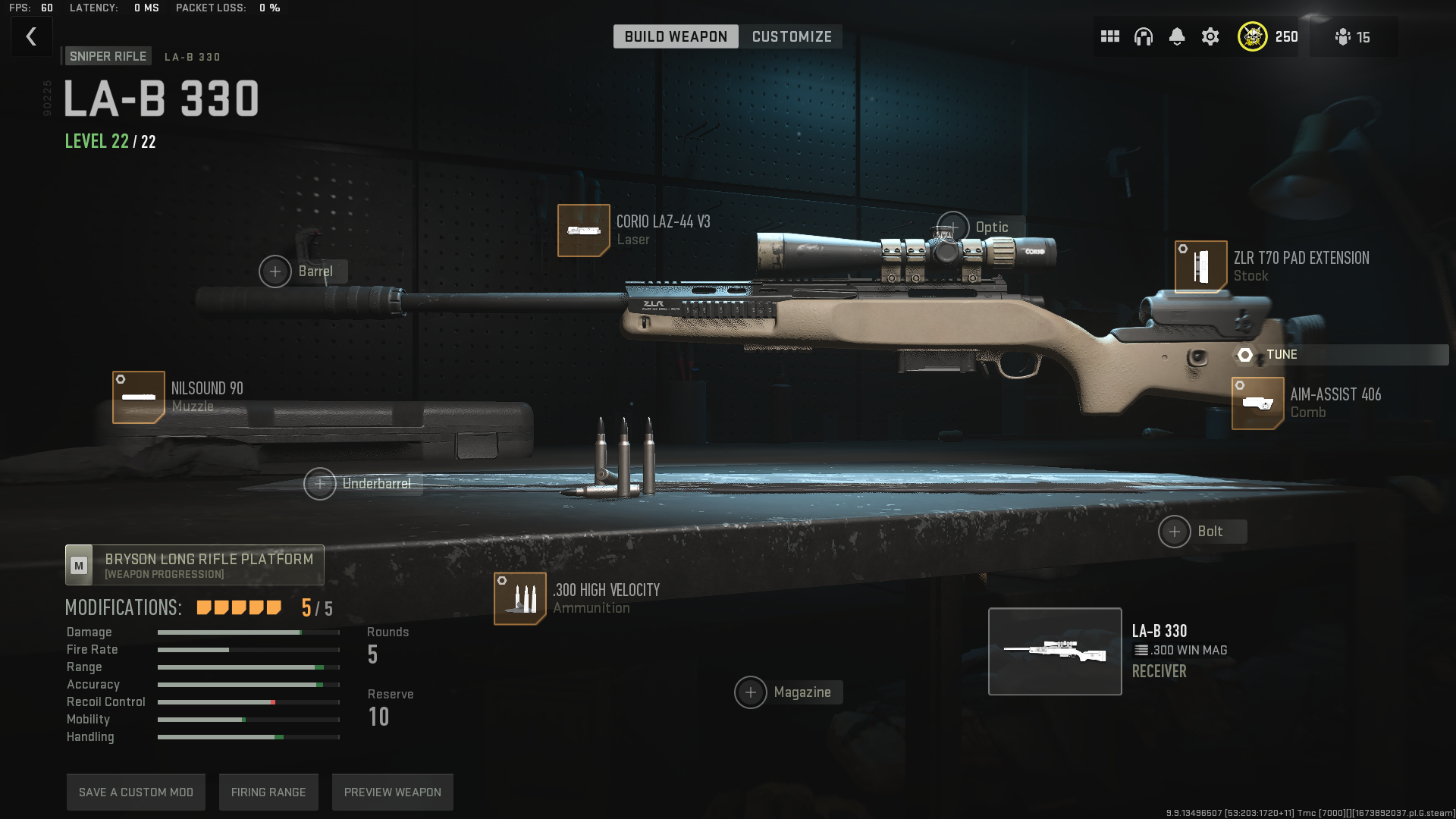Open the Tune option
Image resolution: width=1456 pixels, height=819 pixels.
click(x=1282, y=355)
